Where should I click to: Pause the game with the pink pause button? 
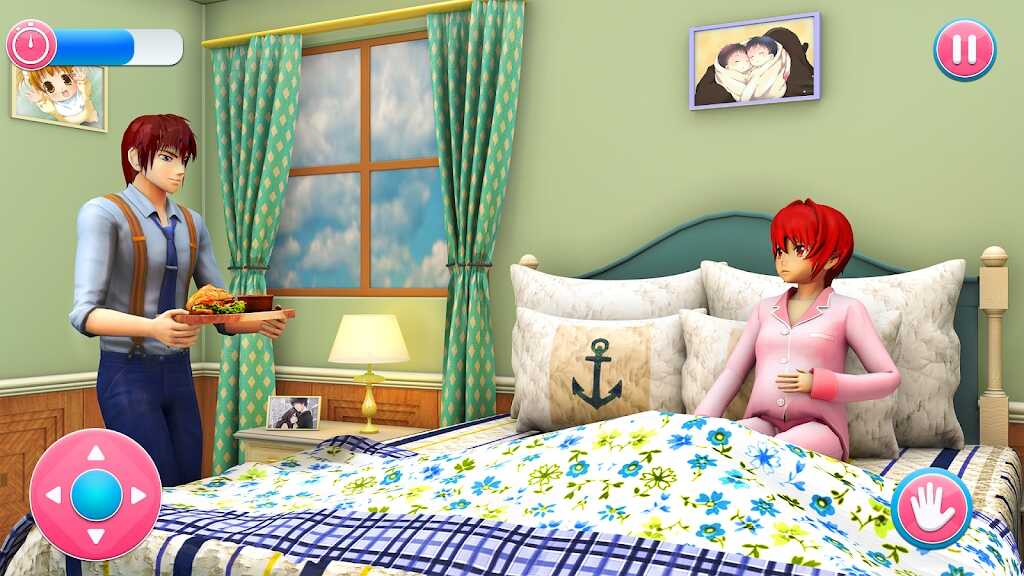pos(964,49)
